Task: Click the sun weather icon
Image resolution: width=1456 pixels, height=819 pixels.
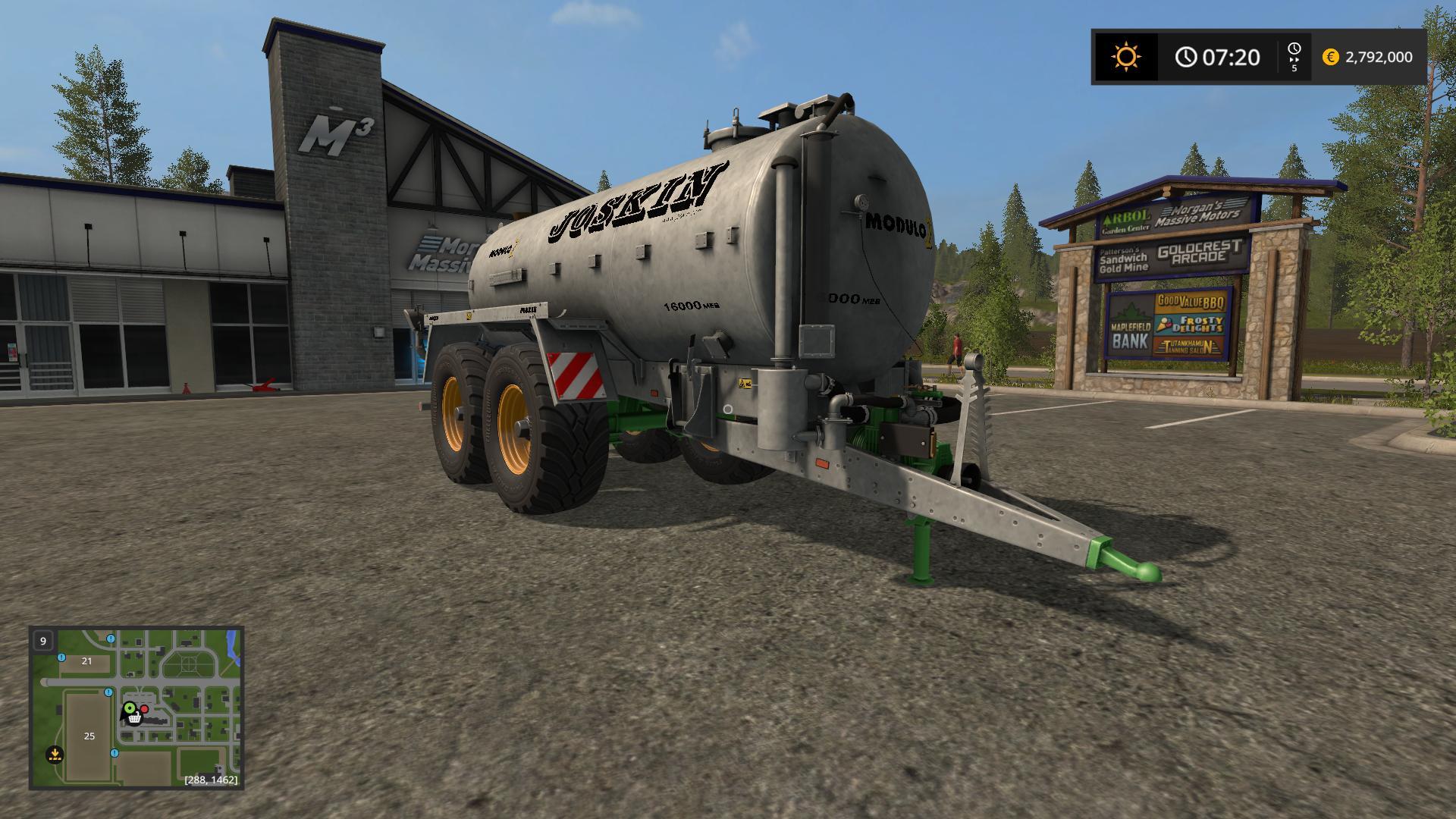Action: click(1125, 57)
